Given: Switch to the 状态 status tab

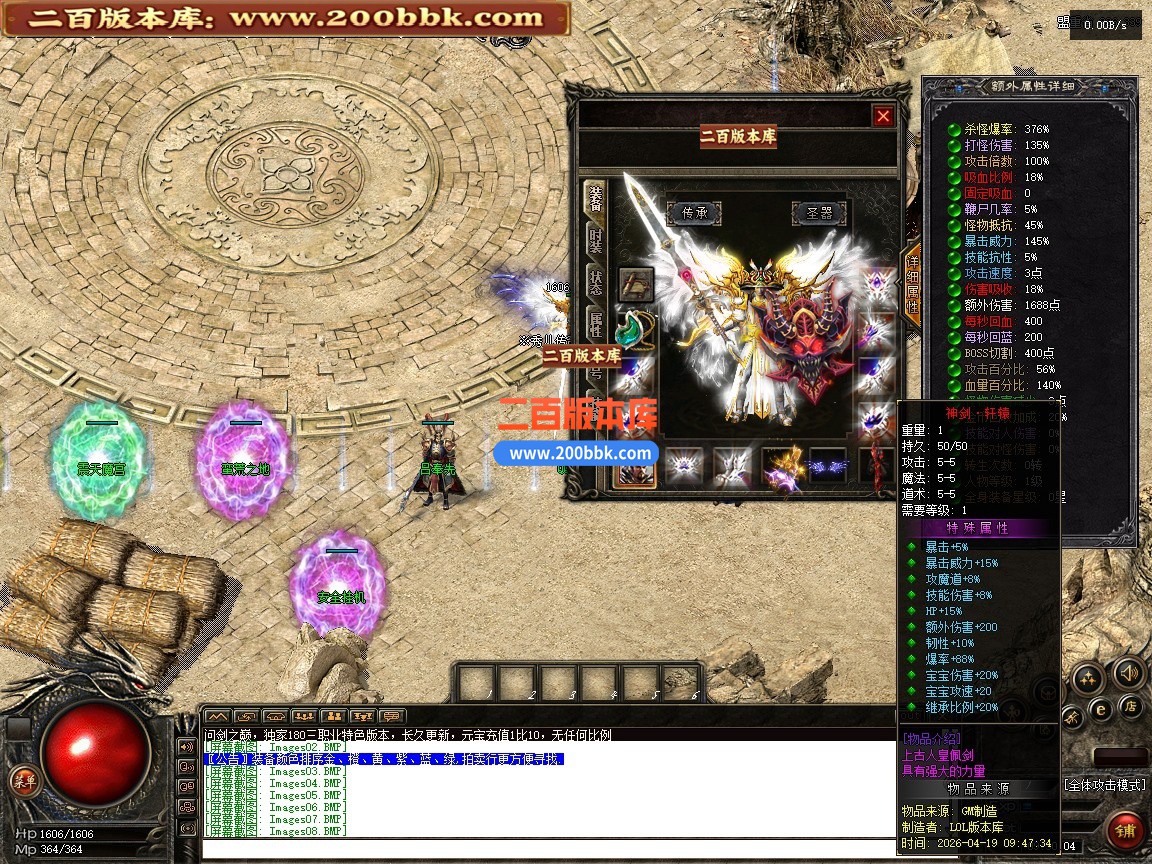Looking at the screenshot, I should point(596,282).
